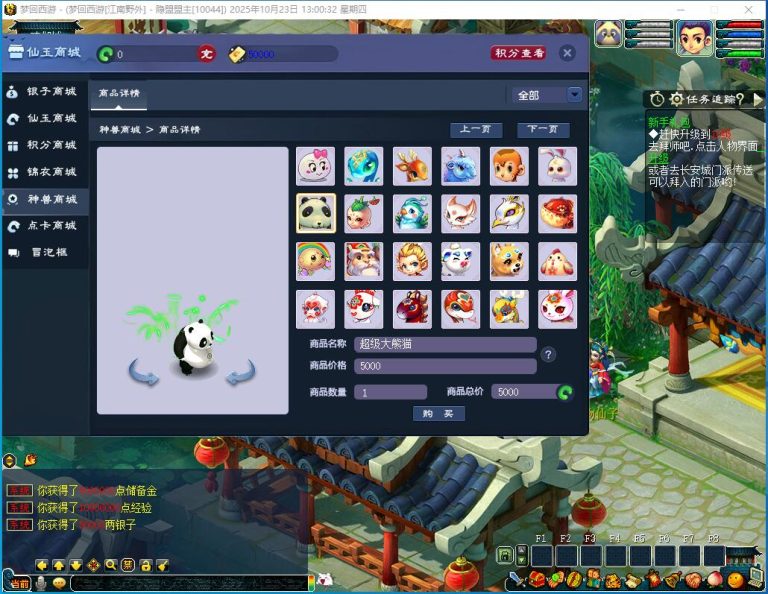Screen dimensions: 768x594
Task: Go back with the 上一页 button
Action: [x=476, y=130]
